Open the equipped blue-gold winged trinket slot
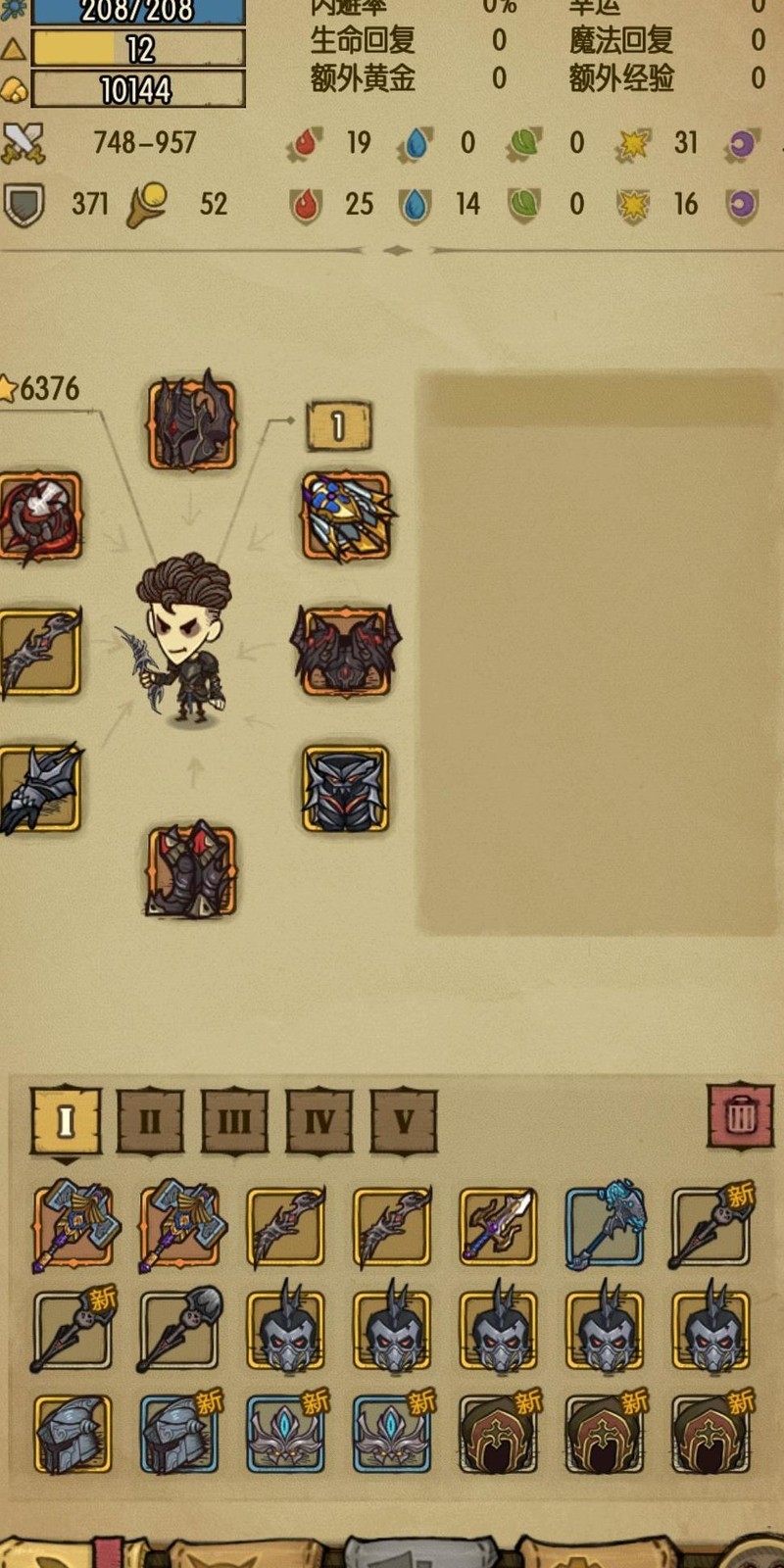 coord(346,516)
